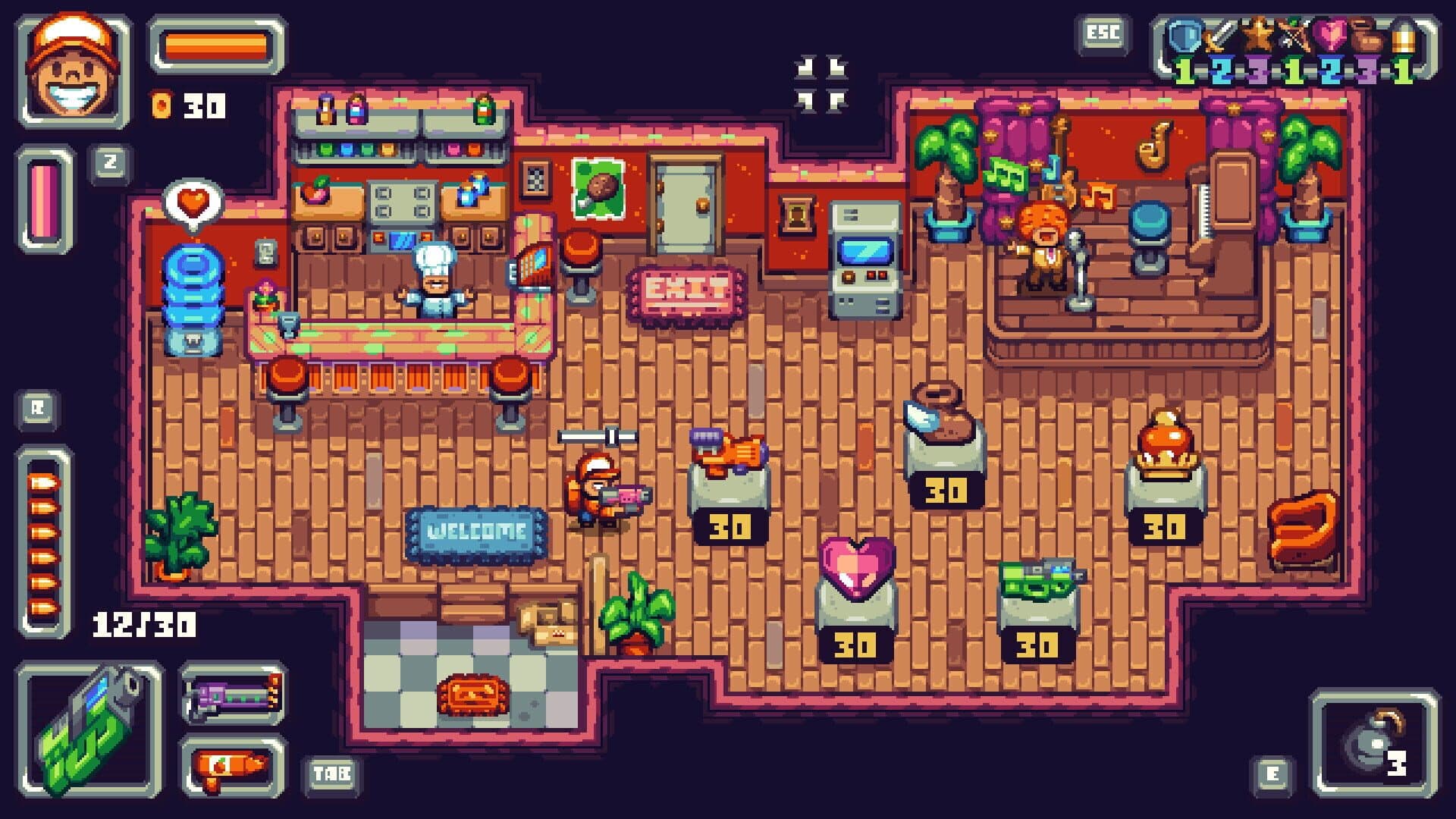The image size is (1456, 819).
Task: Buy the heart item priced at 30
Action: [855, 565]
